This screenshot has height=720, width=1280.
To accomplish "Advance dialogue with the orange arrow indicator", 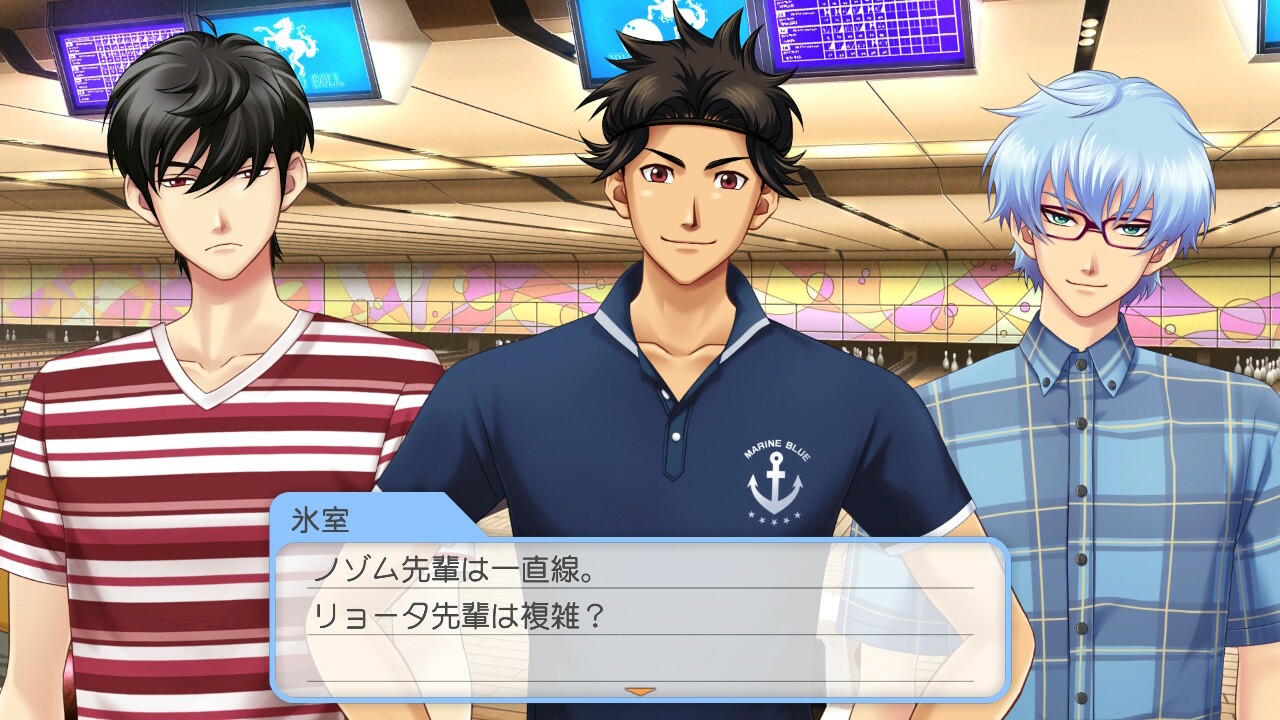I will pos(640,691).
